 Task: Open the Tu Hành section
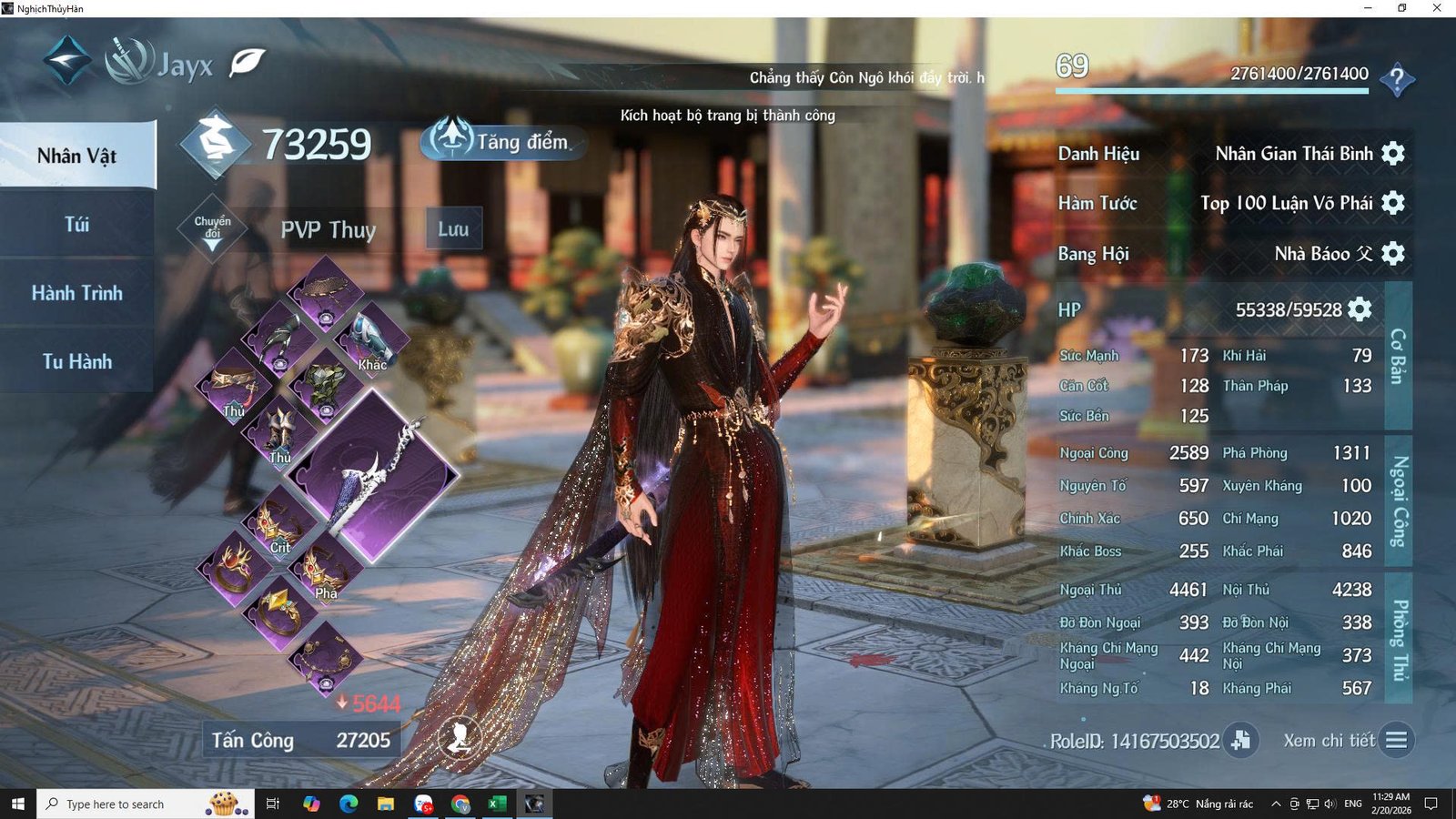coord(76,360)
